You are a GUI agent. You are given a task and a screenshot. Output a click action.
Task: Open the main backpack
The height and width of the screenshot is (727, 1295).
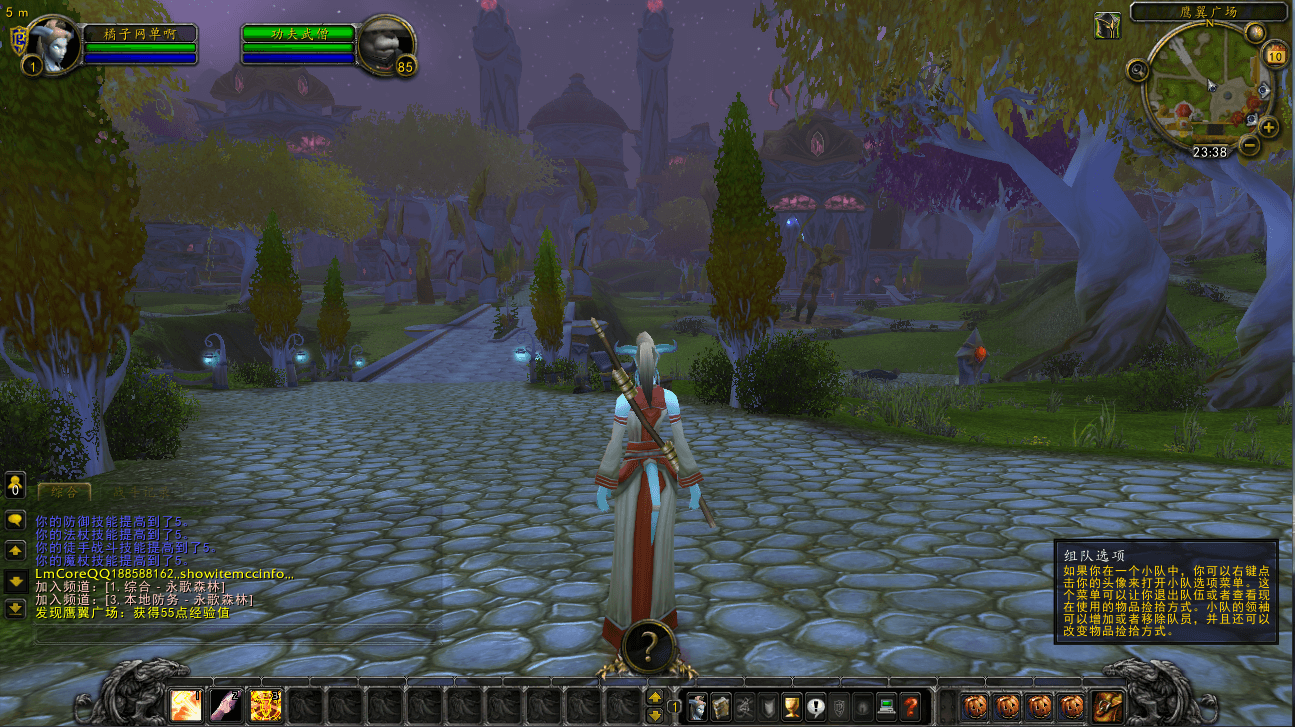(1107, 704)
